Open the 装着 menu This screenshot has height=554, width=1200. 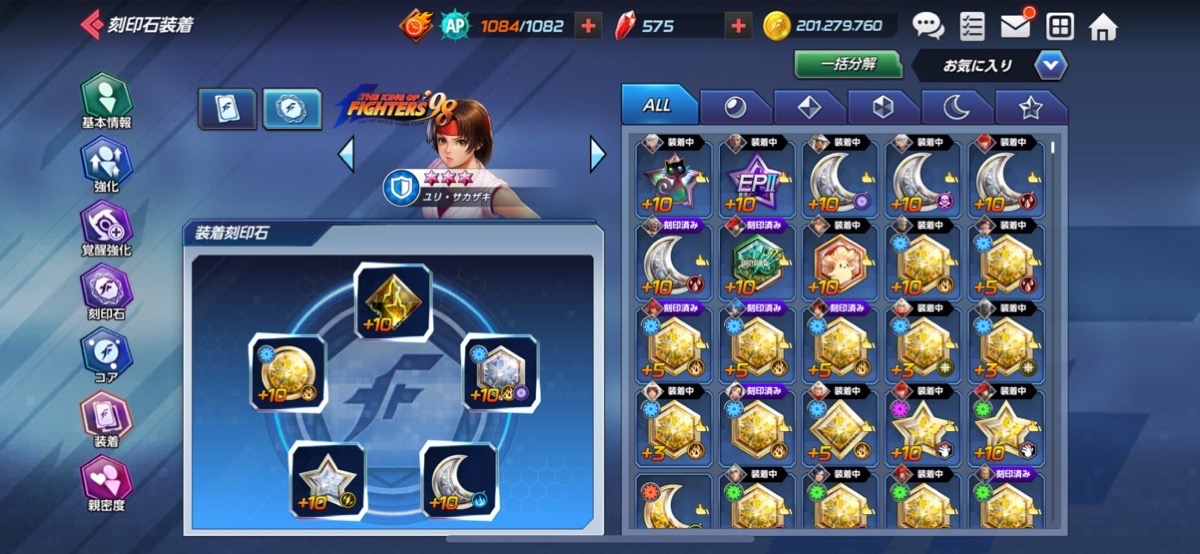tap(106, 420)
